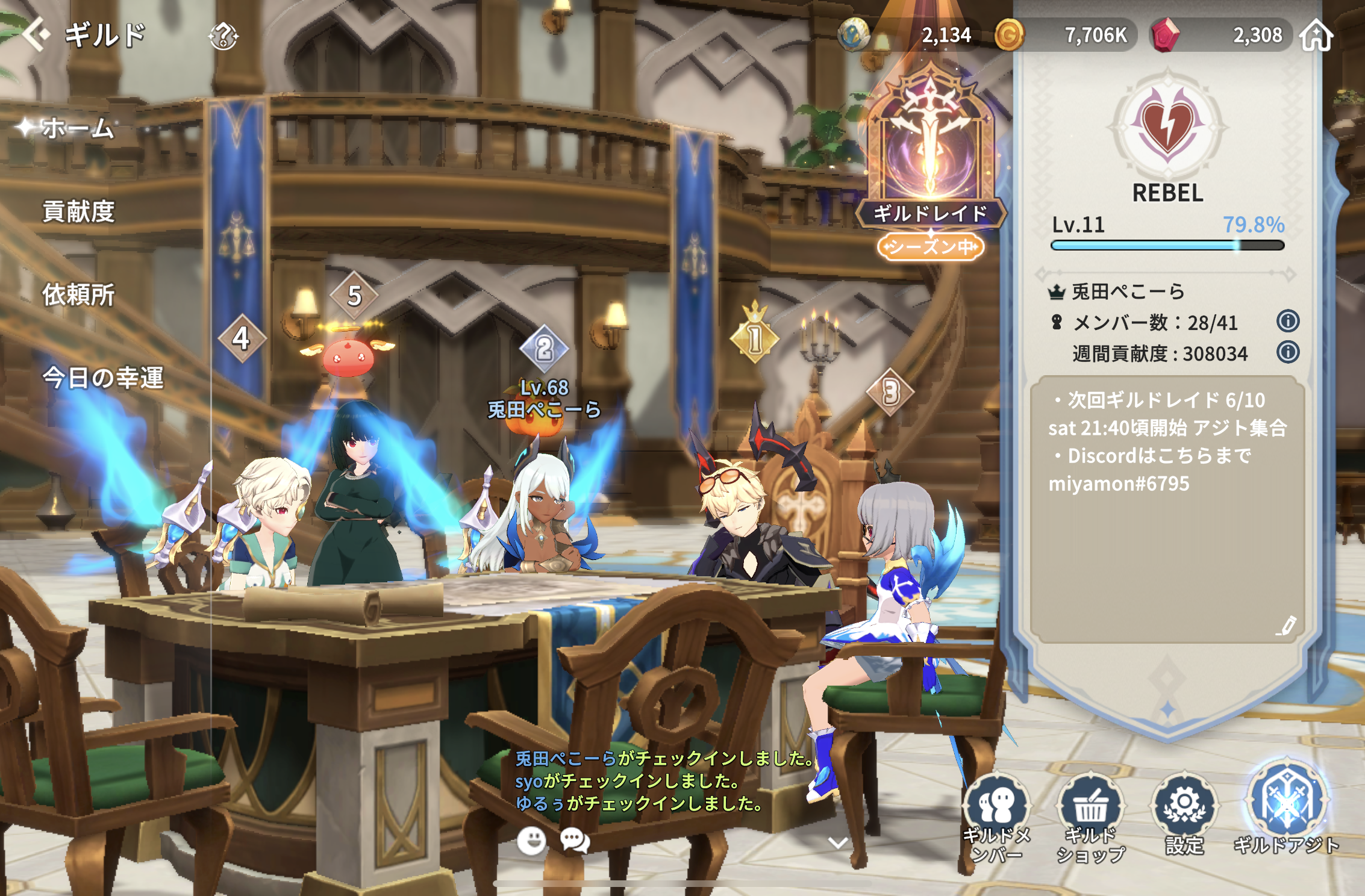Viewport: 1365px width, 896px height.
Task: Select the ホーム tab
Action: point(77,128)
